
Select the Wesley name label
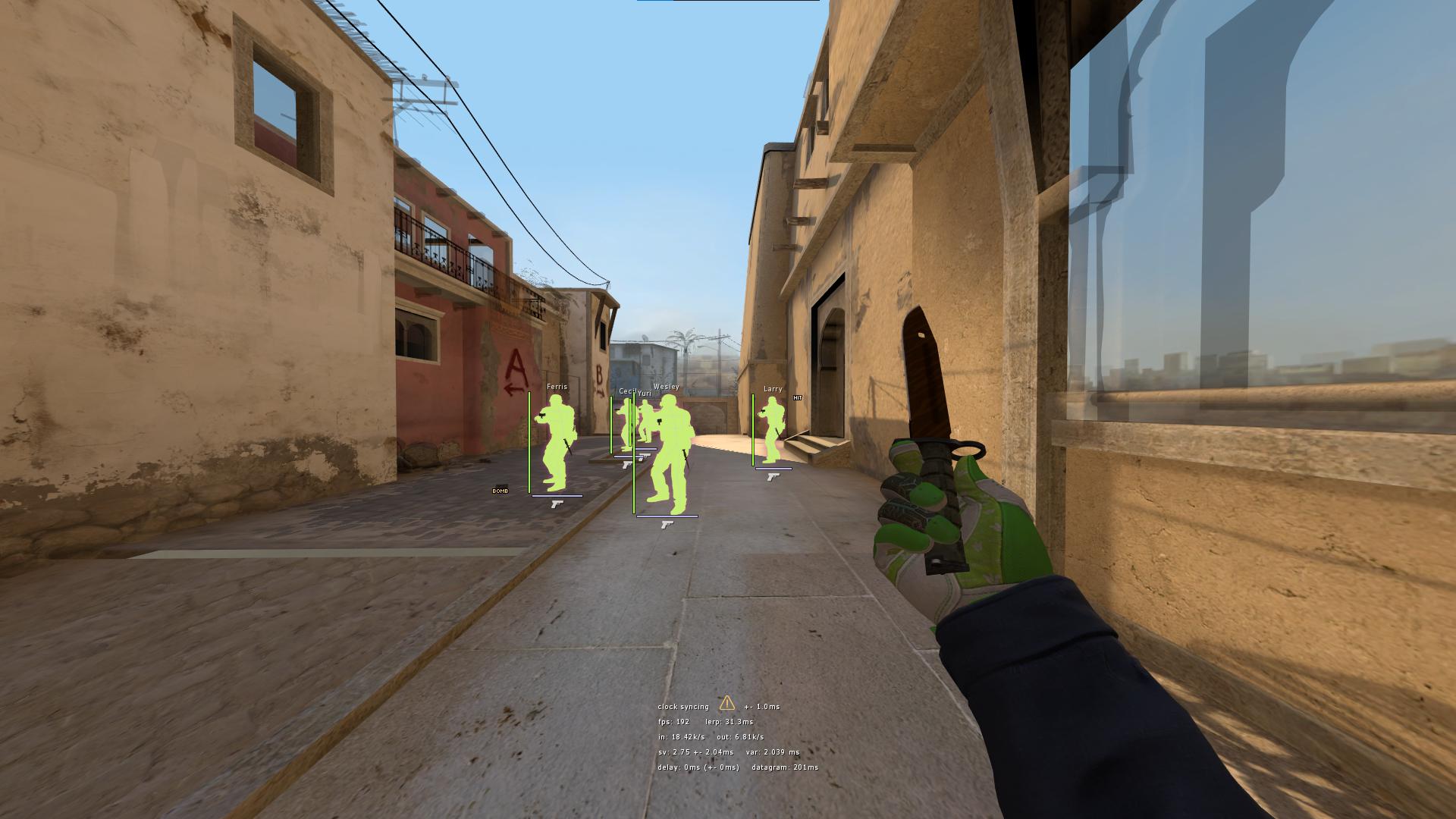point(666,387)
